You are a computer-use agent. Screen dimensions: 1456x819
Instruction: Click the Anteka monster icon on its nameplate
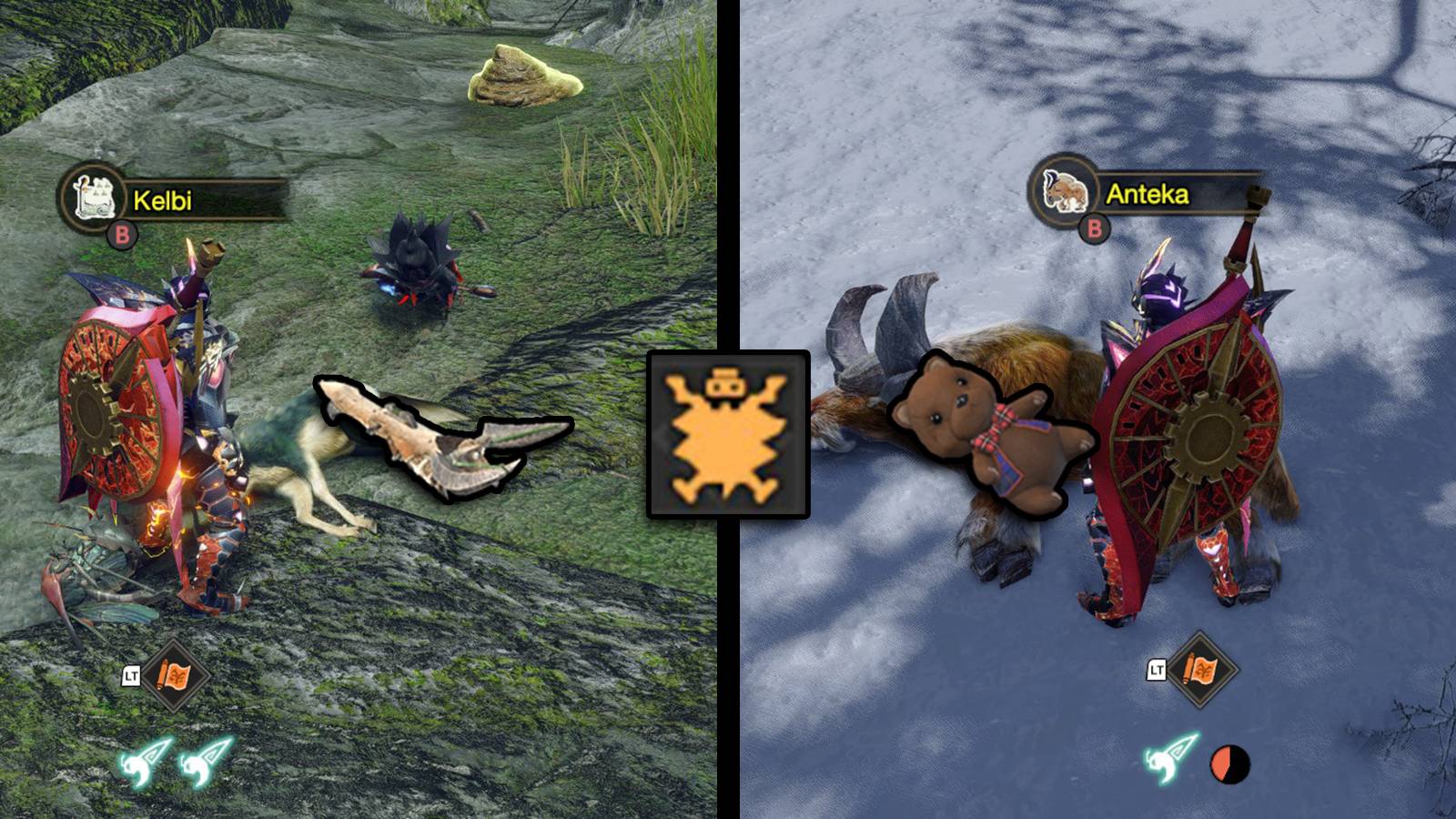1065,192
